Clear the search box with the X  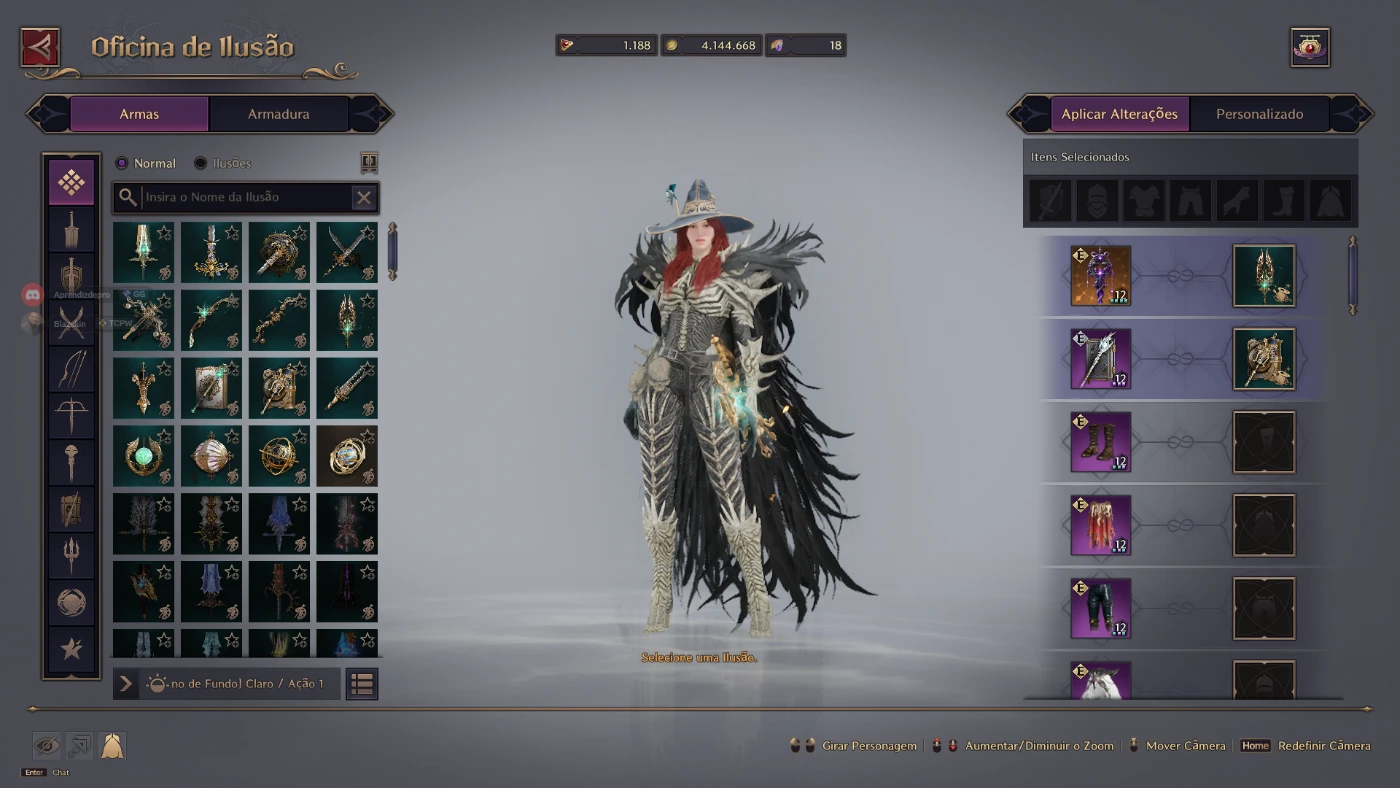point(364,197)
